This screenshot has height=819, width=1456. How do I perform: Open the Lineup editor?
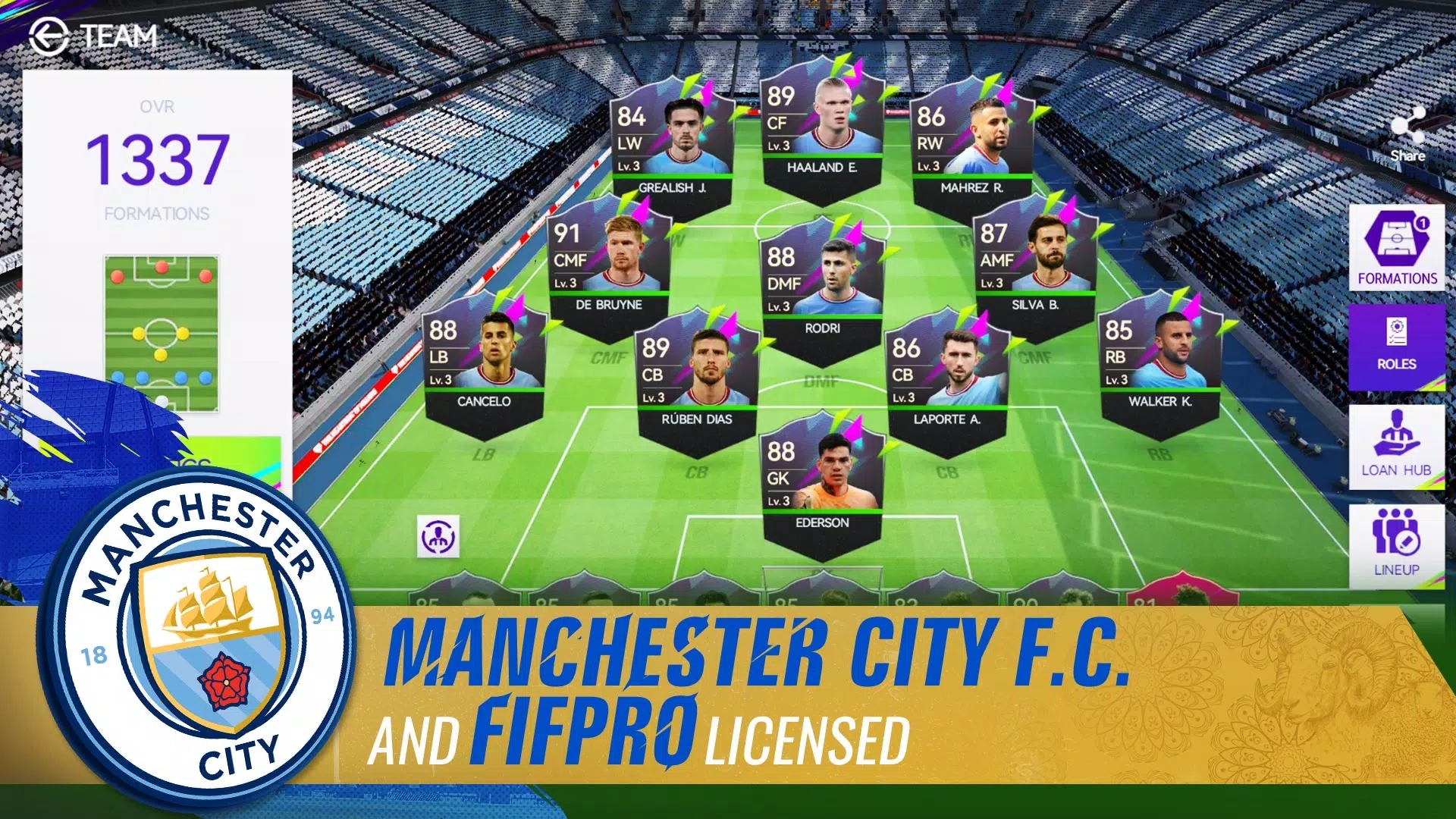pos(1396,544)
